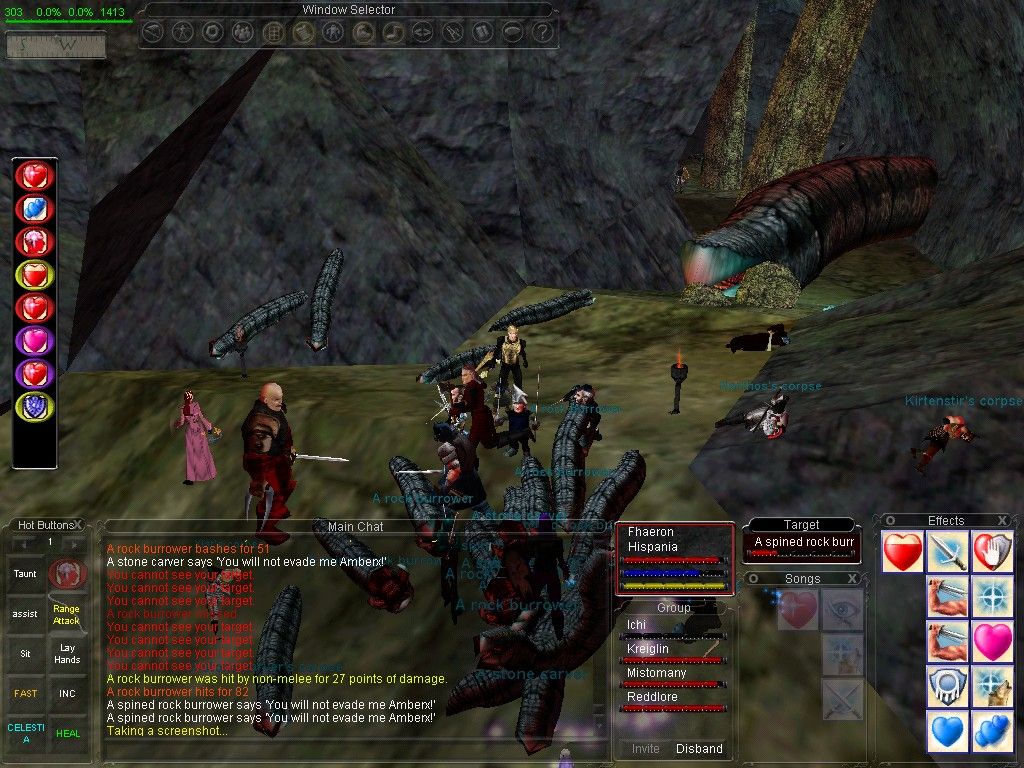Choose group member Mistomany
This screenshot has width=1024, height=768.
click(x=656, y=673)
